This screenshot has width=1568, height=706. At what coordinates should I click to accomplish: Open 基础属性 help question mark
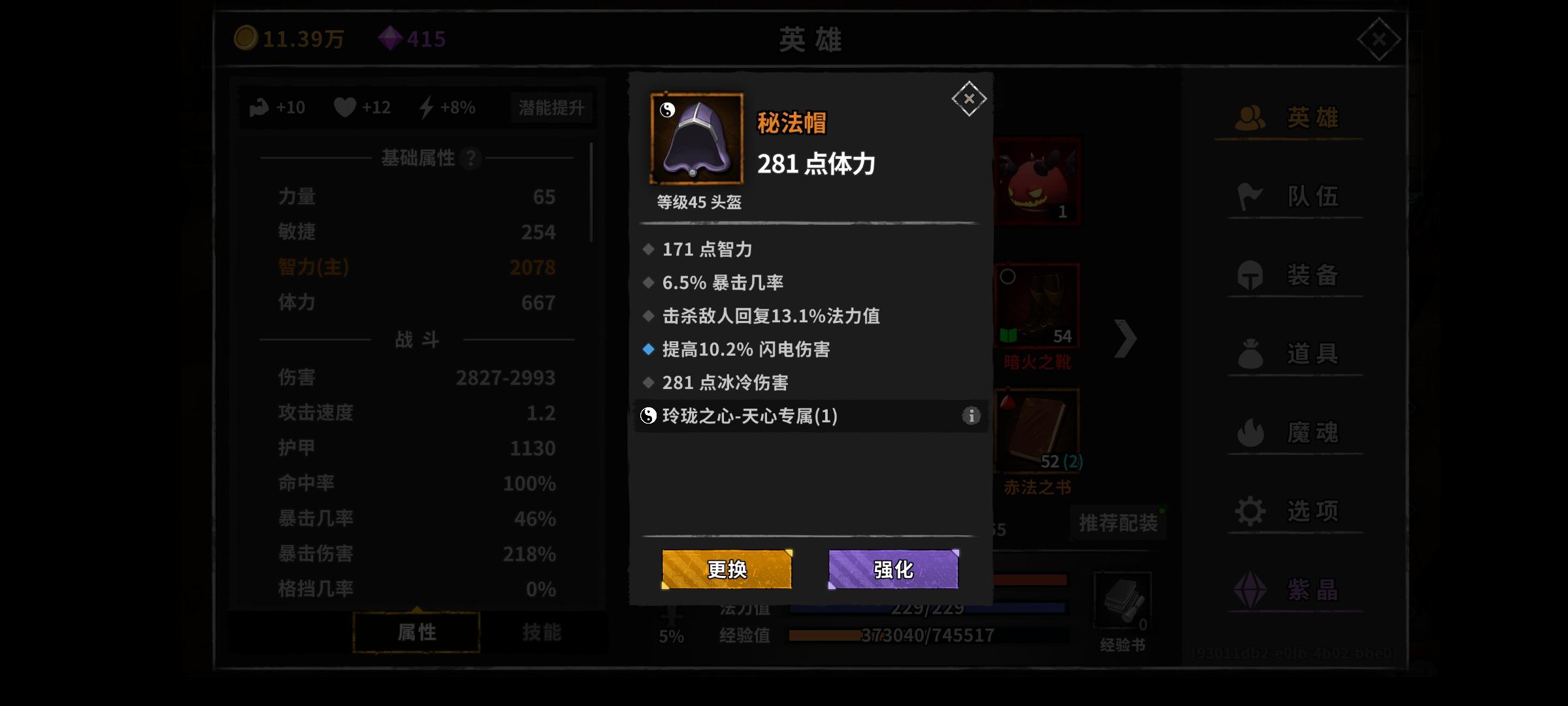pyautogui.click(x=471, y=158)
